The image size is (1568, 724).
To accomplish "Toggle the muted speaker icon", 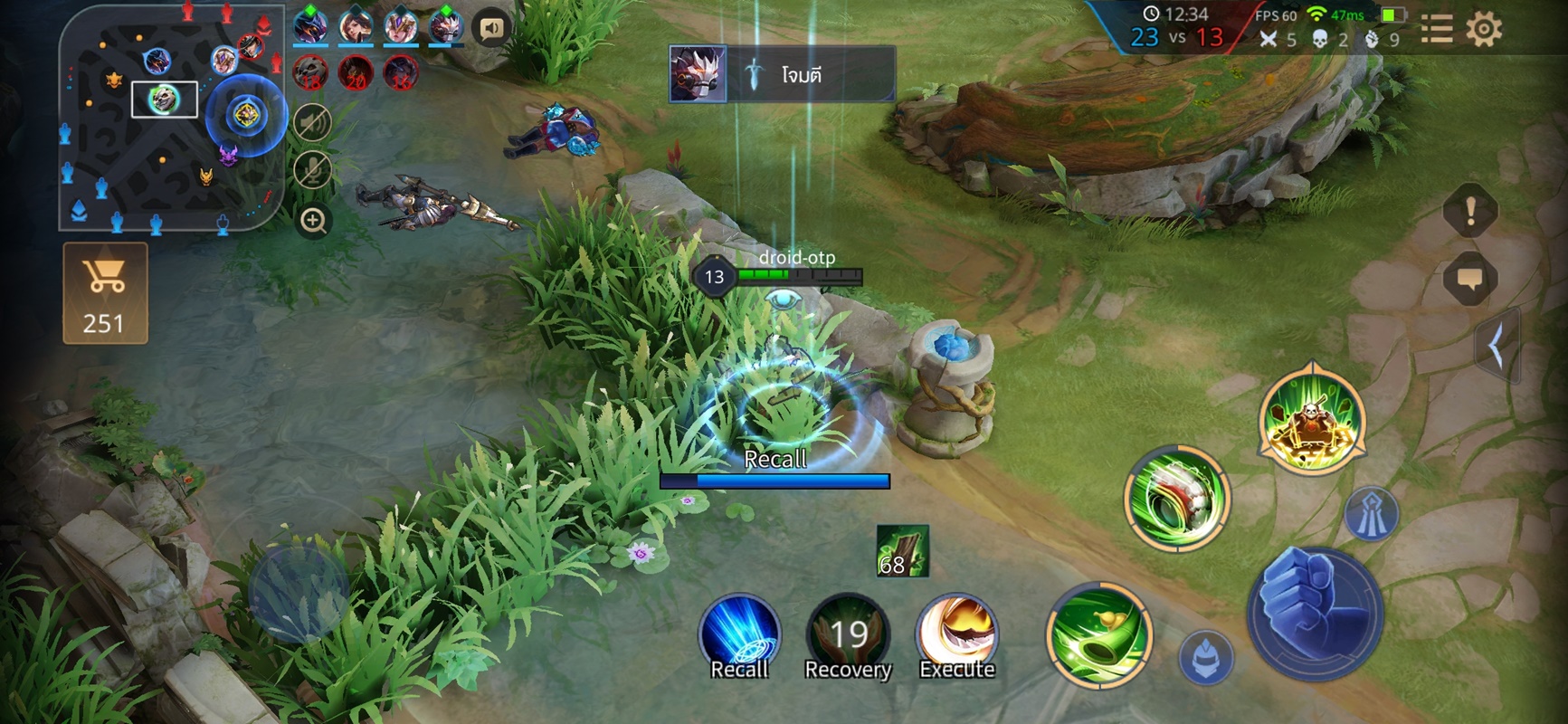I will coord(313,122).
